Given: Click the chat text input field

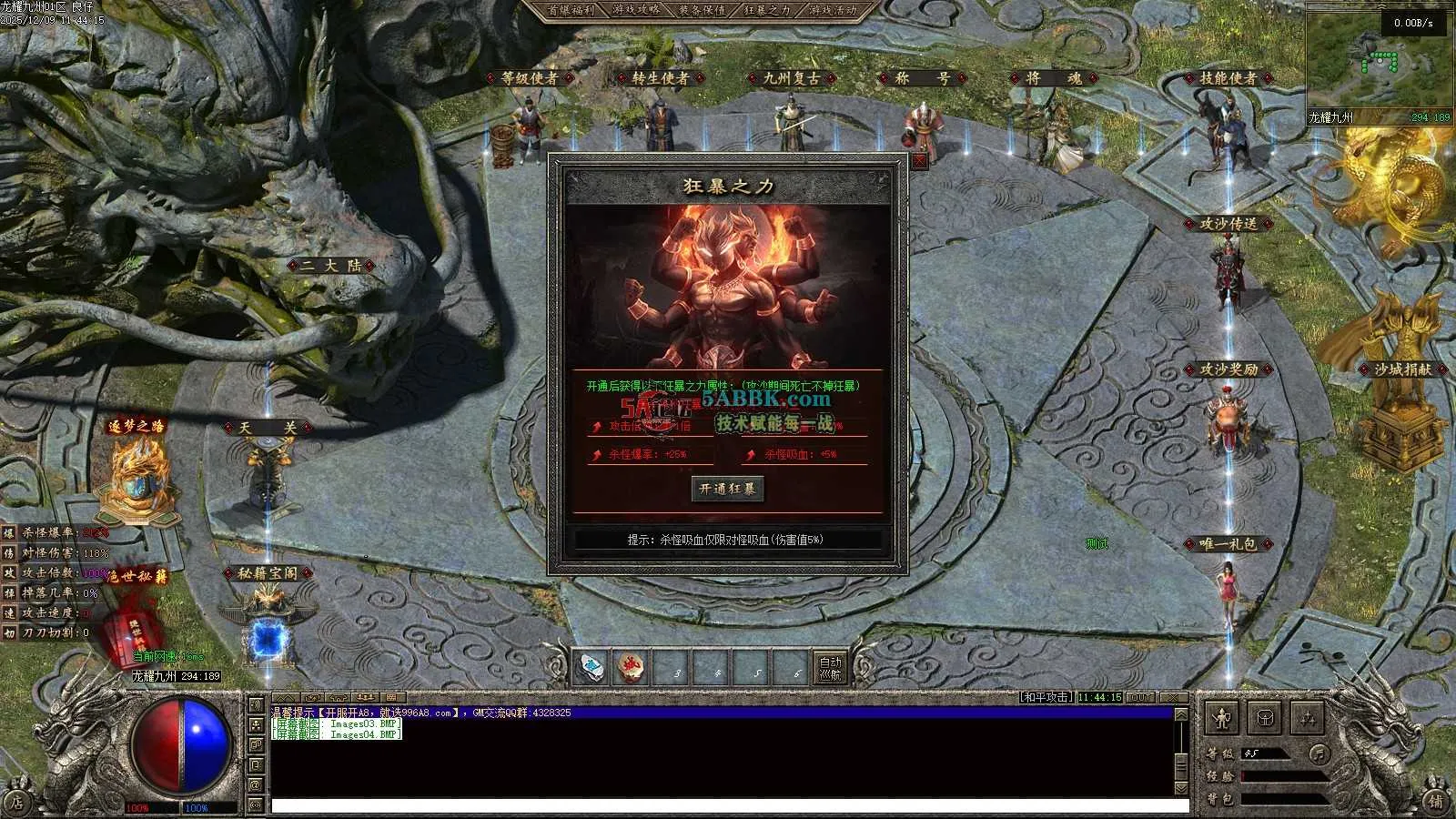Looking at the screenshot, I should pyautogui.click(x=728, y=806).
